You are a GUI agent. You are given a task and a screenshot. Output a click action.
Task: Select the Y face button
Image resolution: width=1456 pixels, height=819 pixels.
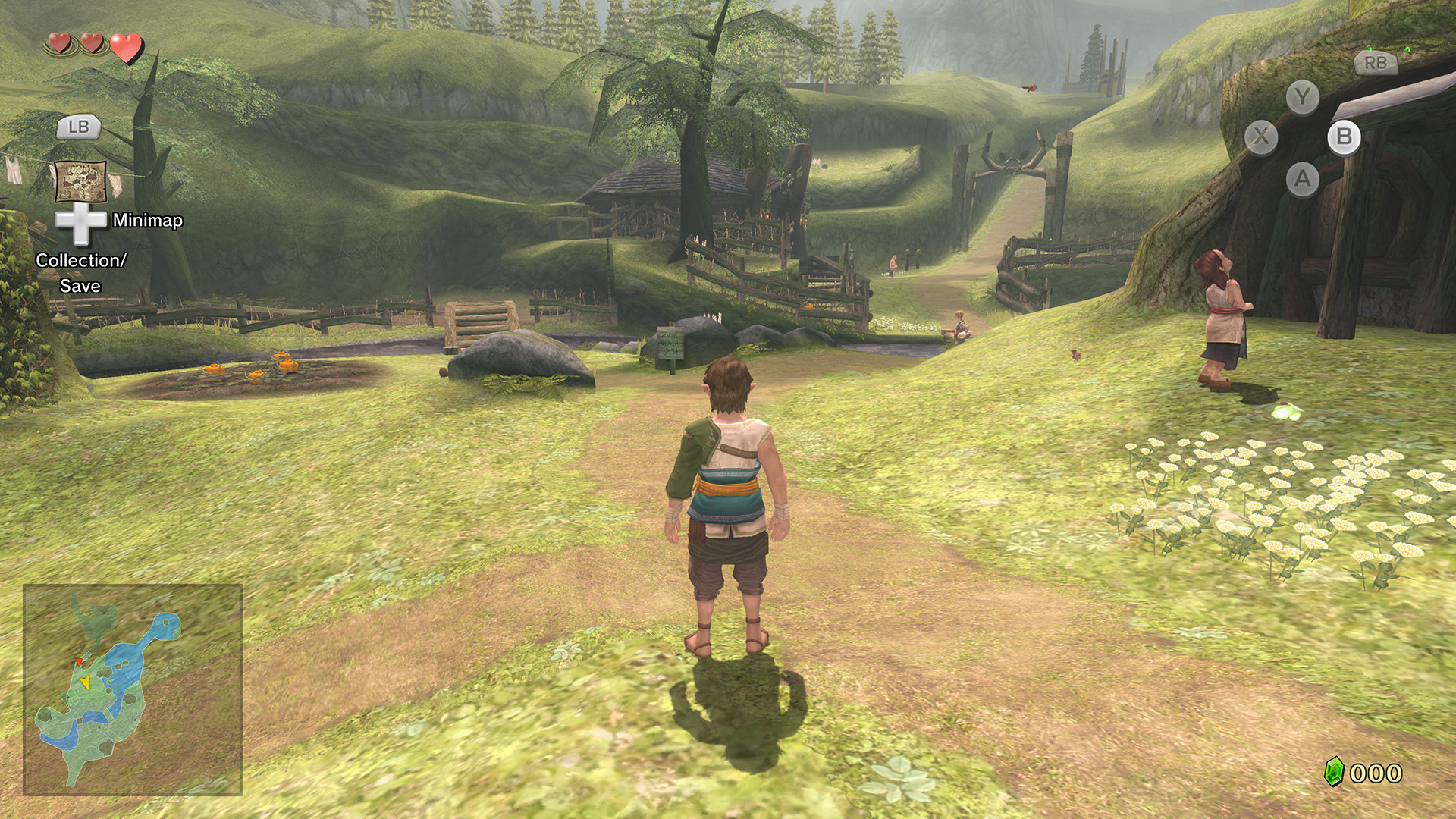(1303, 97)
